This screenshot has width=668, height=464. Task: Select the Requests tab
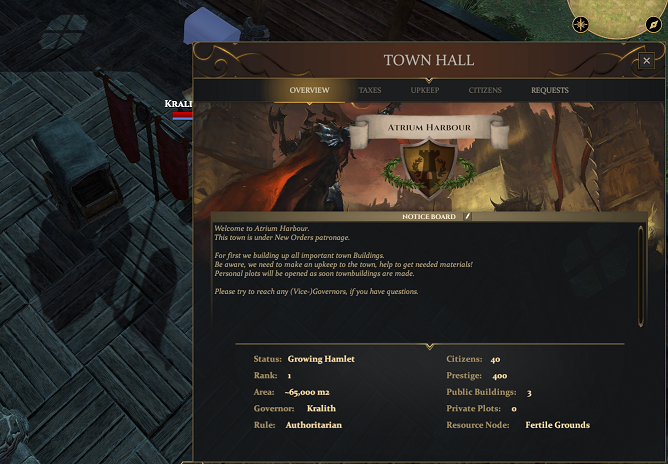(x=550, y=91)
